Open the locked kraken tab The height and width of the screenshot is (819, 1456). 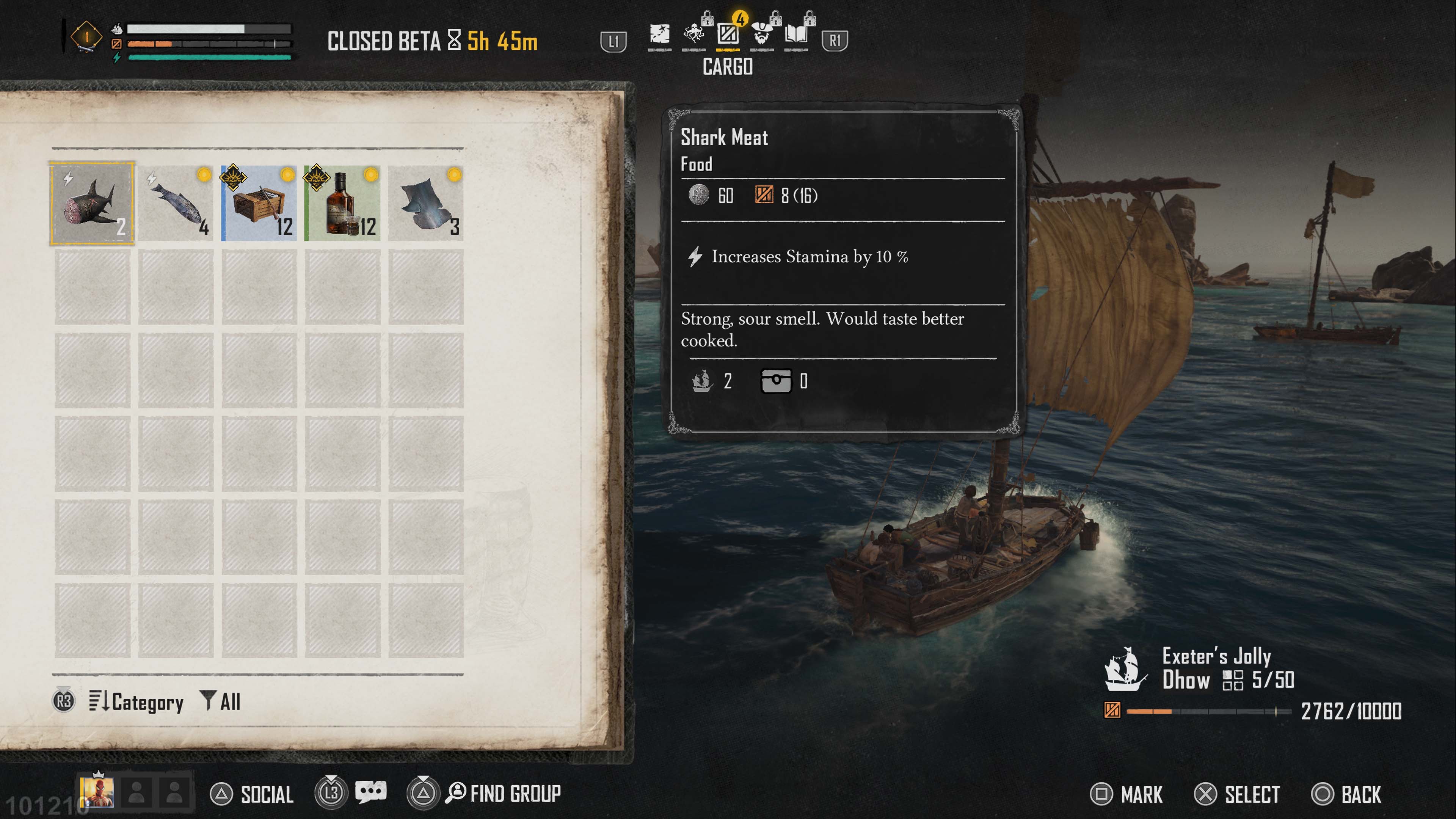[694, 35]
